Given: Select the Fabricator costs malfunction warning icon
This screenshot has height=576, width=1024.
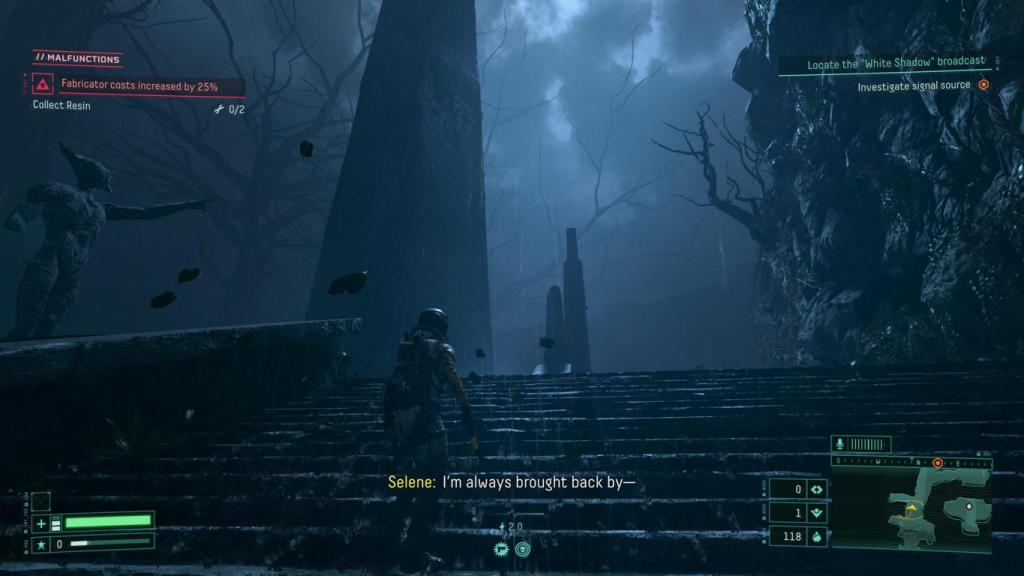Looking at the screenshot, I should click(43, 87).
